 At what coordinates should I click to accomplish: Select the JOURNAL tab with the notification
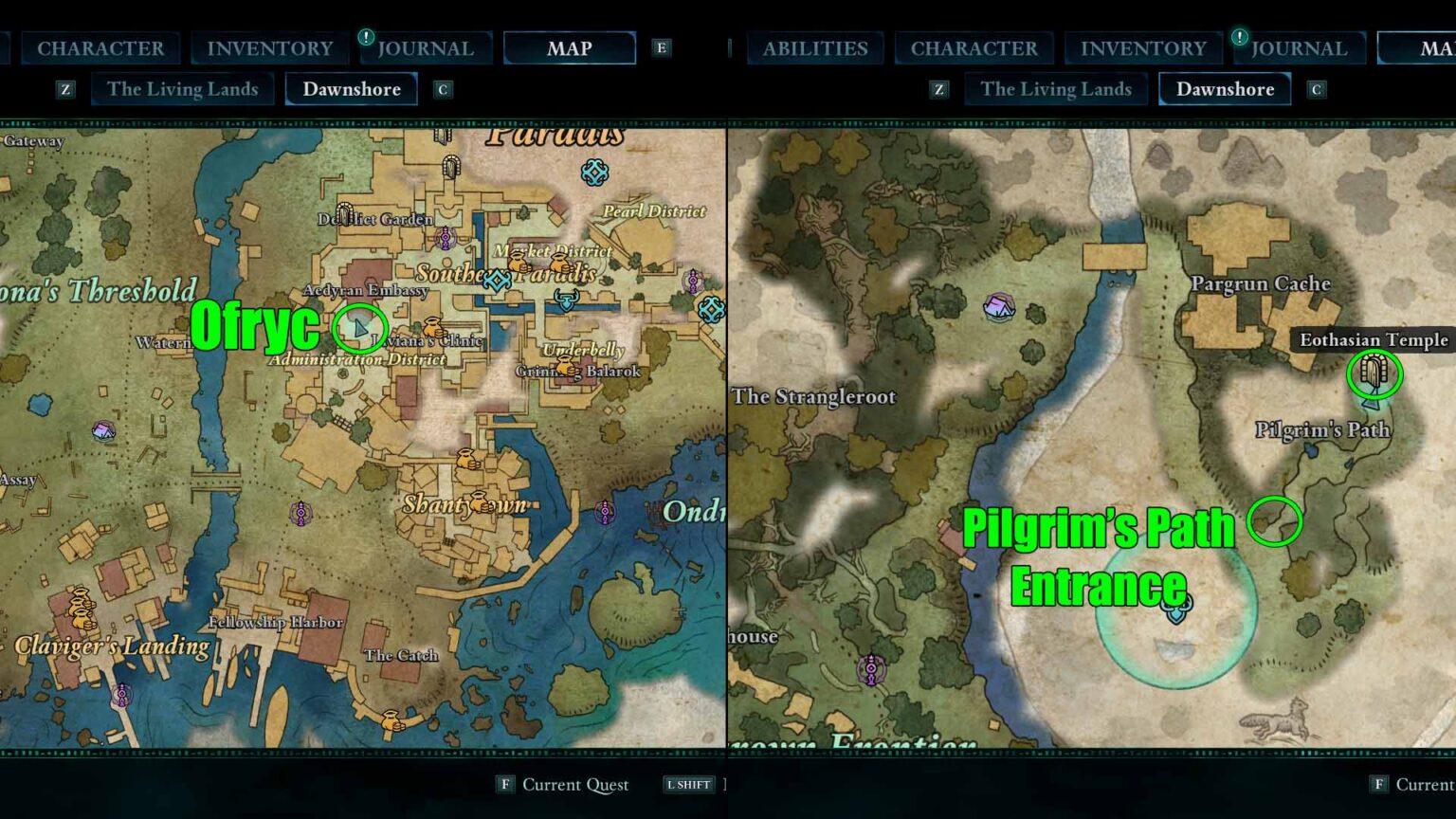[x=427, y=47]
